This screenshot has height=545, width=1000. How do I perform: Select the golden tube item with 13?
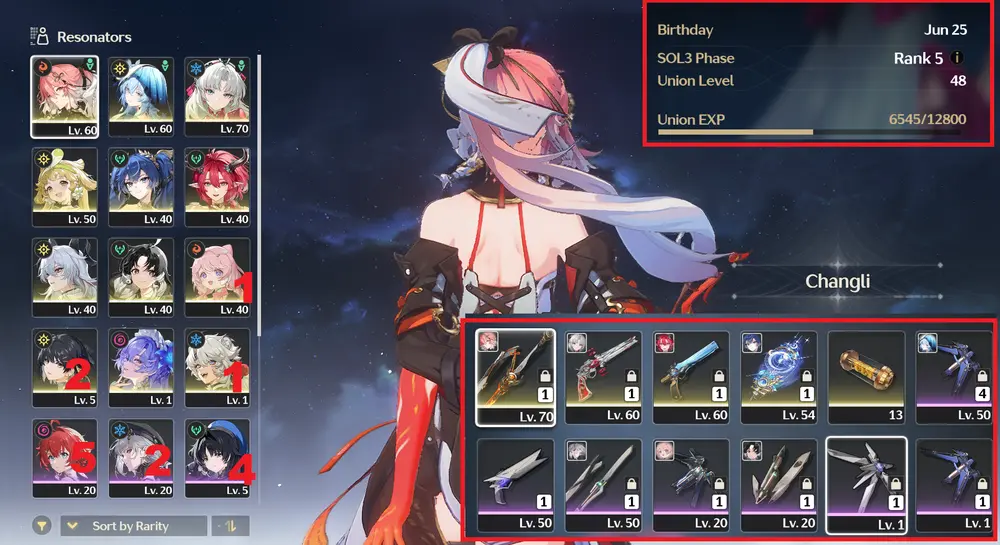tap(866, 376)
